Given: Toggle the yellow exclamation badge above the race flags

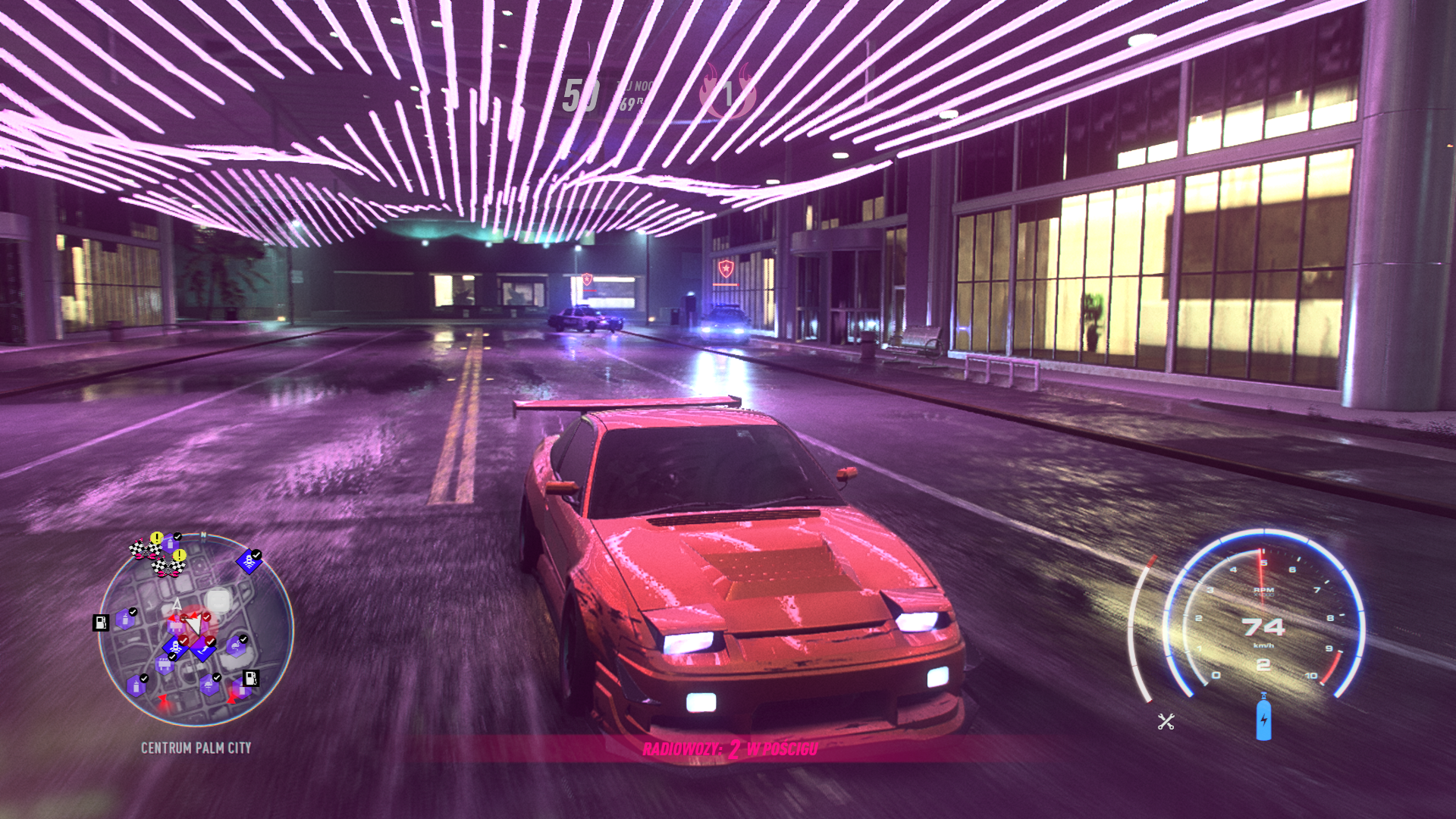Looking at the screenshot, I should coord(155,537).
